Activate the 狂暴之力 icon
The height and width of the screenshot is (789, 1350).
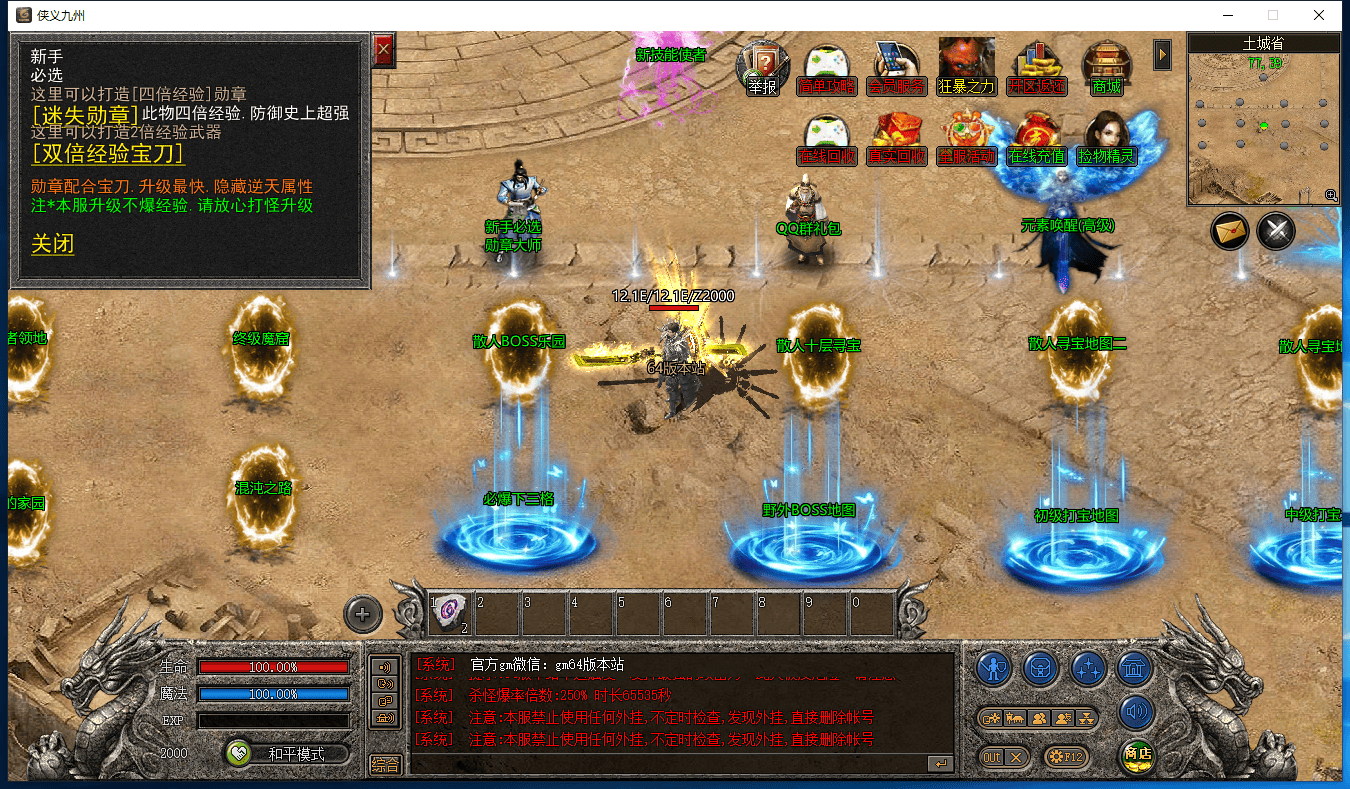point(966,68)
